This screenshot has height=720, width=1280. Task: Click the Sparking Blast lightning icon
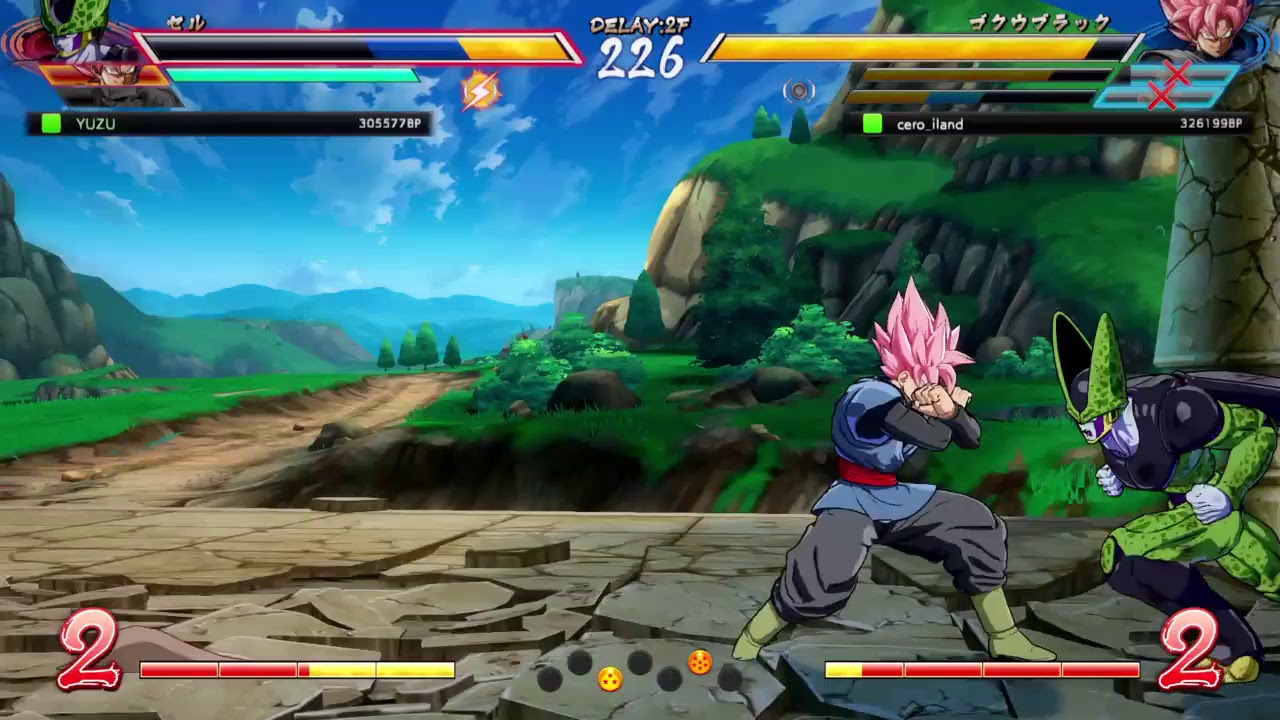[x=480, y=90]
